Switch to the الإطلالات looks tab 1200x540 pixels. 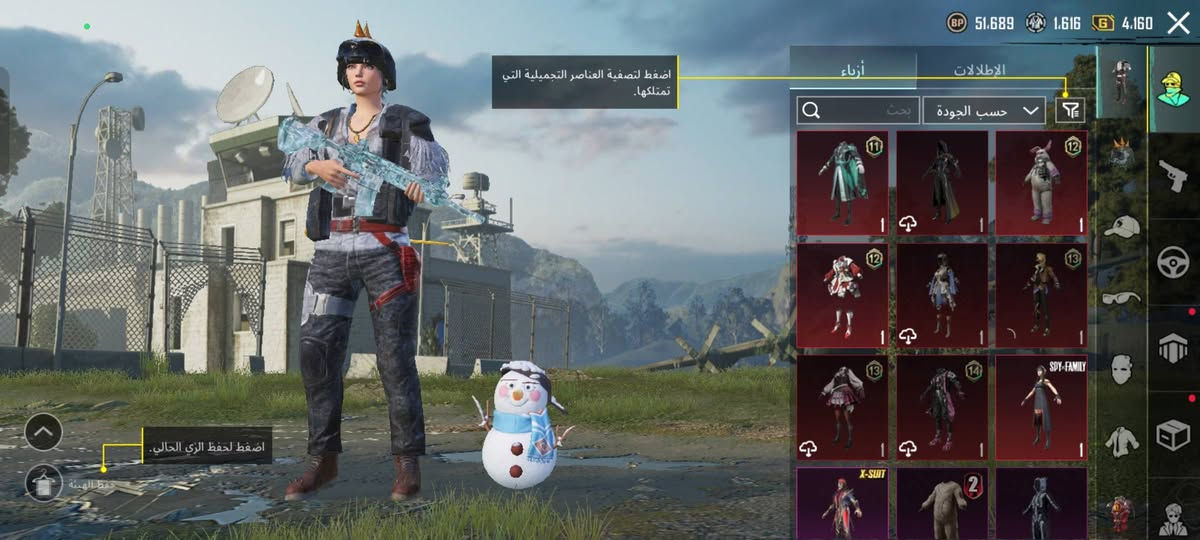coord(978,70)
